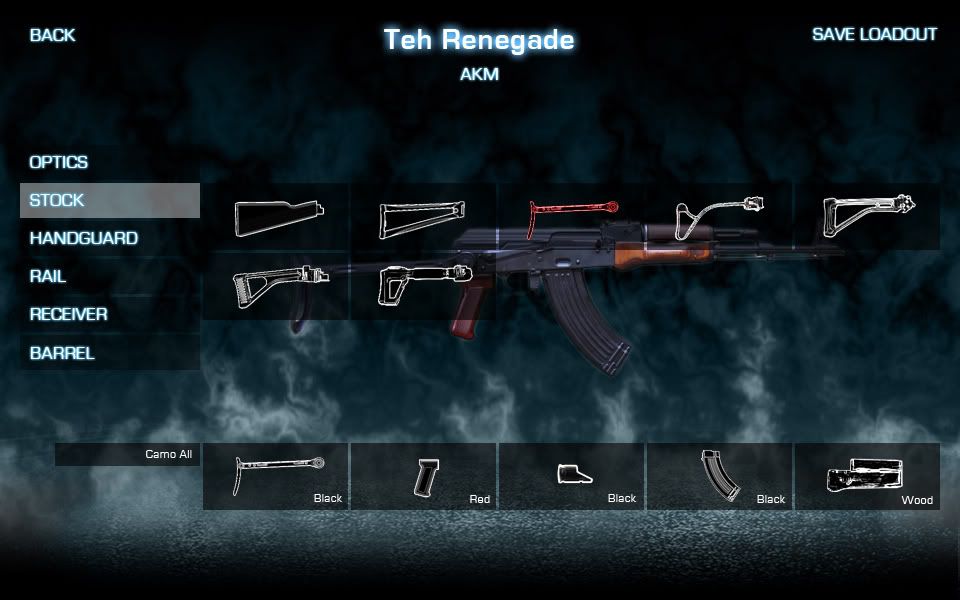Choose the RAIL category
This screenshot has height=600, width=960.
pos(48,277)
